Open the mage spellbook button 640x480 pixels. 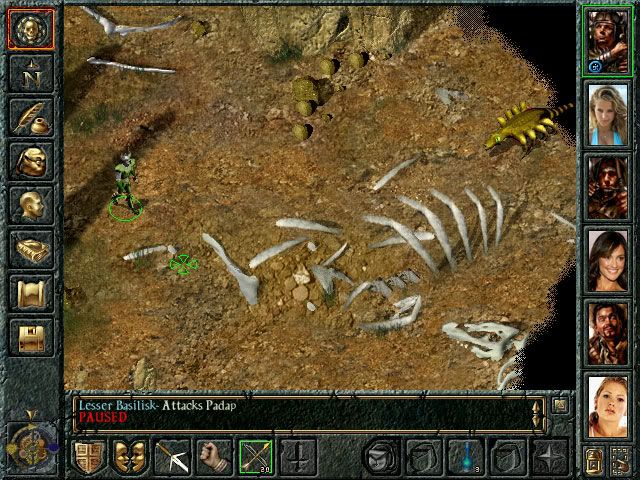pos(30,248)
